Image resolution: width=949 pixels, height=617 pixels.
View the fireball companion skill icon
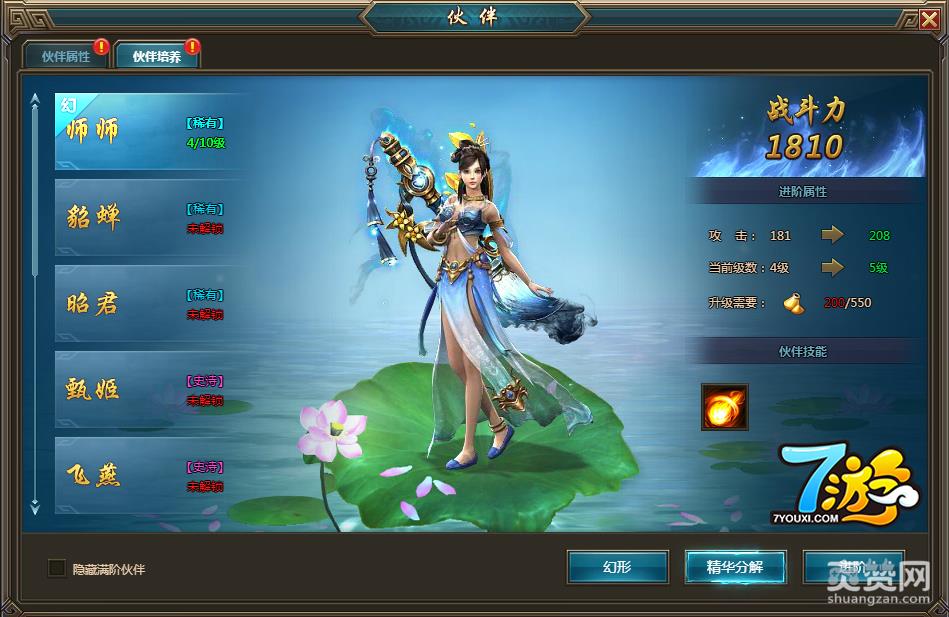click(x=724, y=408)
